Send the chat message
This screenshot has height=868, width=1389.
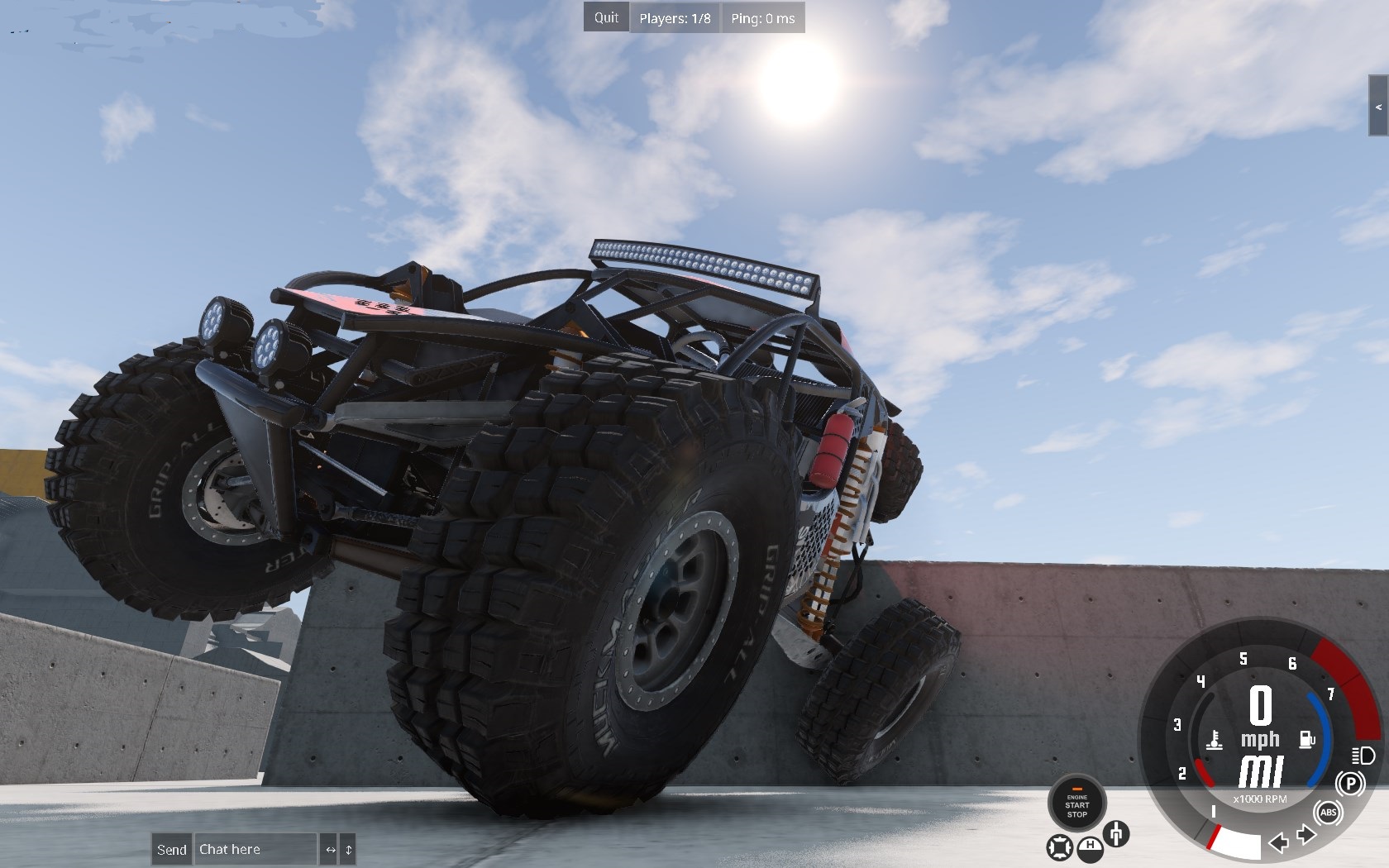pyautogui.click(x=172, y=849)
